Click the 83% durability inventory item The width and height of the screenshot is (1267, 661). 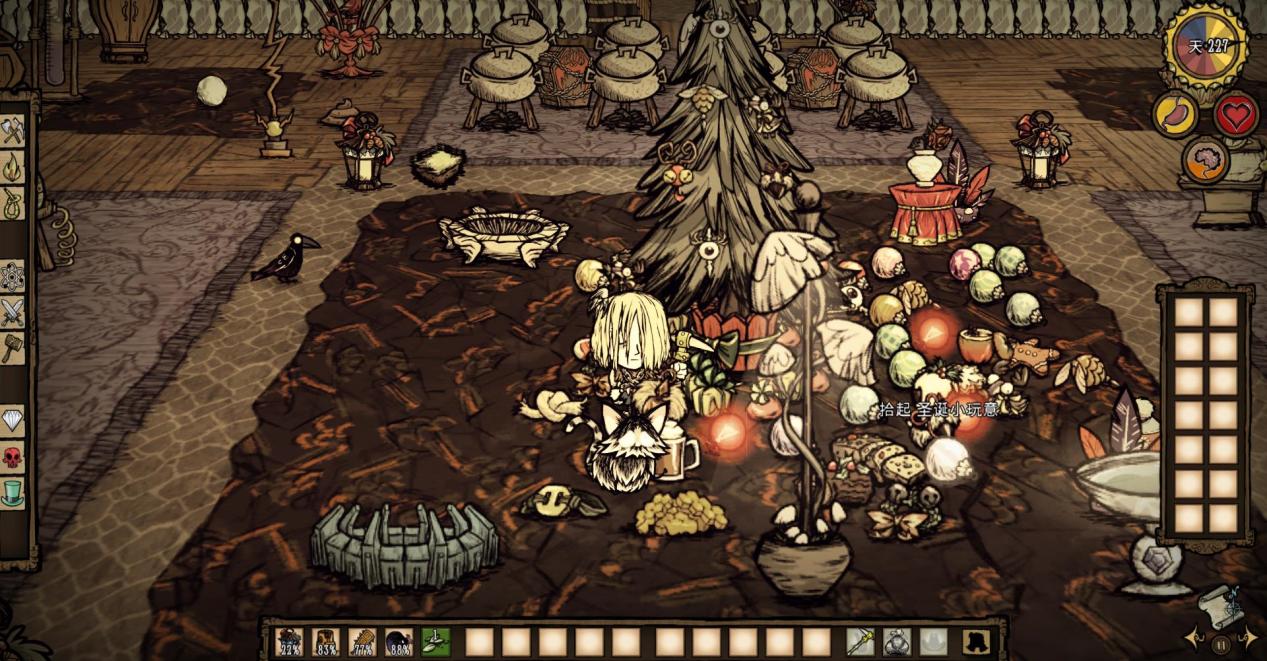coord(326,642)
